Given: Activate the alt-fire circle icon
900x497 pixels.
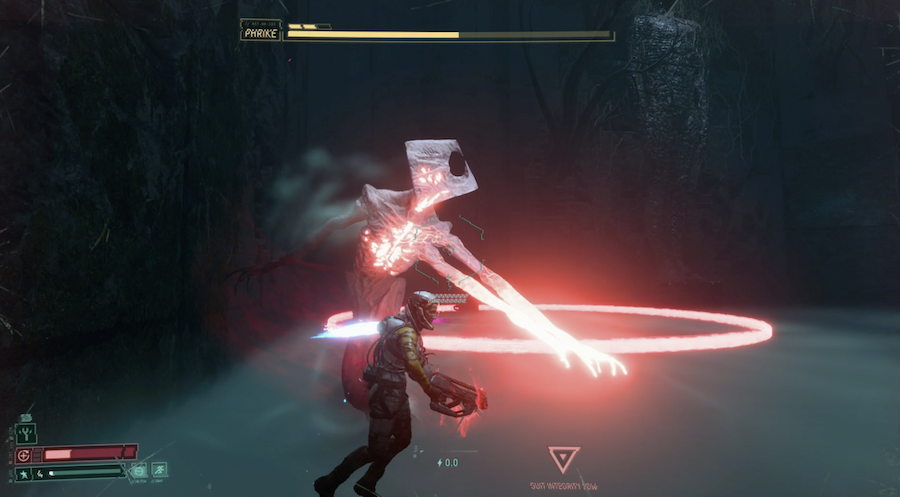Looking at the screenshot, I should (x=138, y=470).
